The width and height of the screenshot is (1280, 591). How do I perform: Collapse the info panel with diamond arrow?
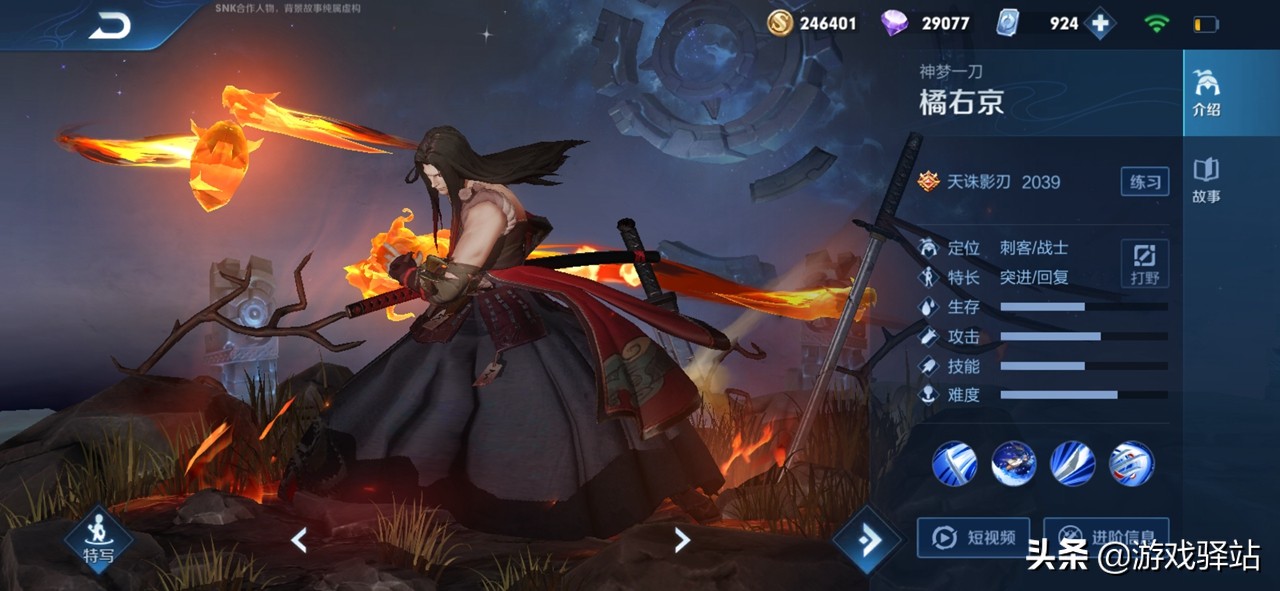(x=867, y=541)
